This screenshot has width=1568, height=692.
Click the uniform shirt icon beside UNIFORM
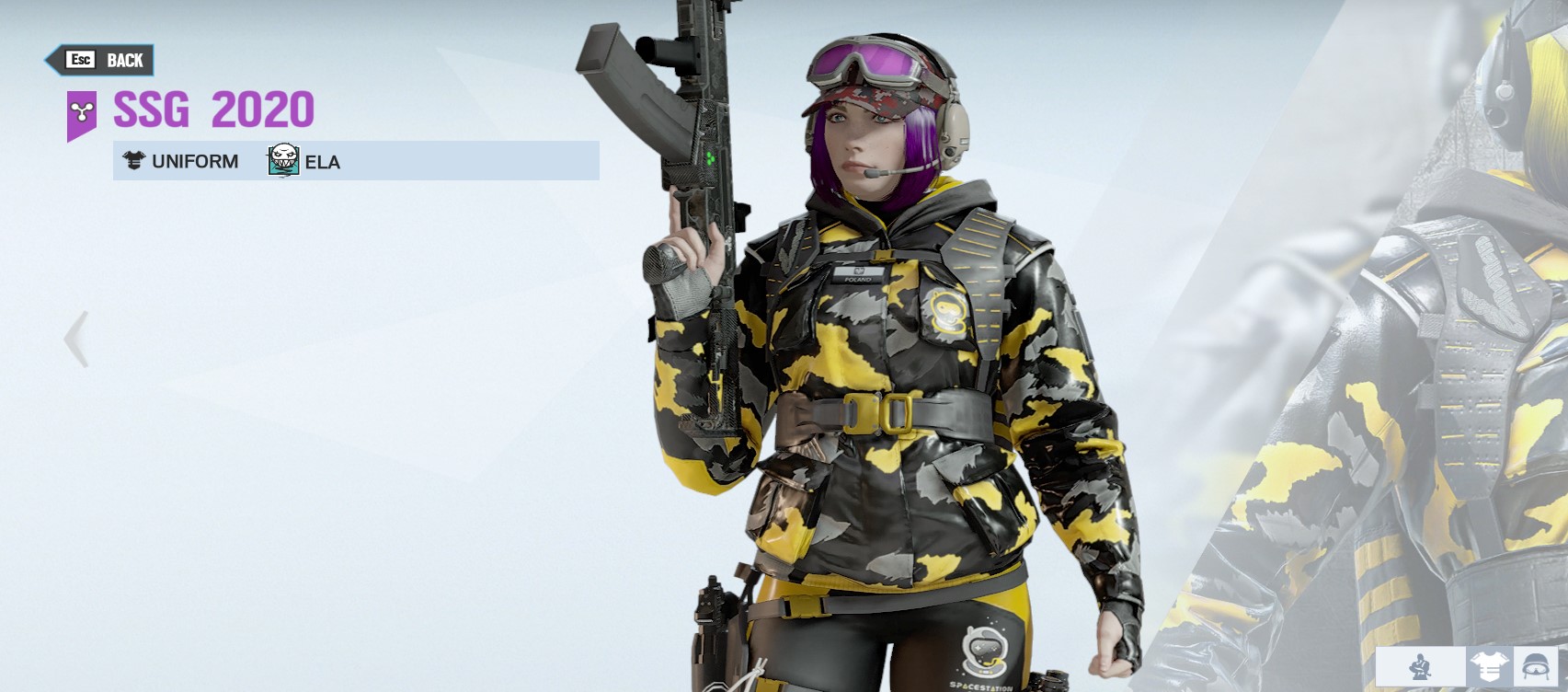point(132,161)
